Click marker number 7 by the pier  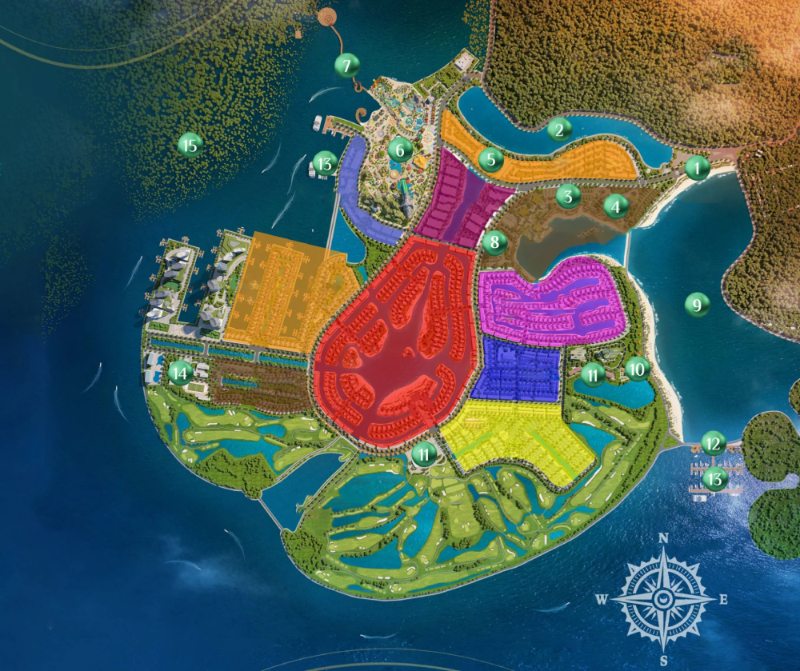pyautogui.click(x=346, y=67)
